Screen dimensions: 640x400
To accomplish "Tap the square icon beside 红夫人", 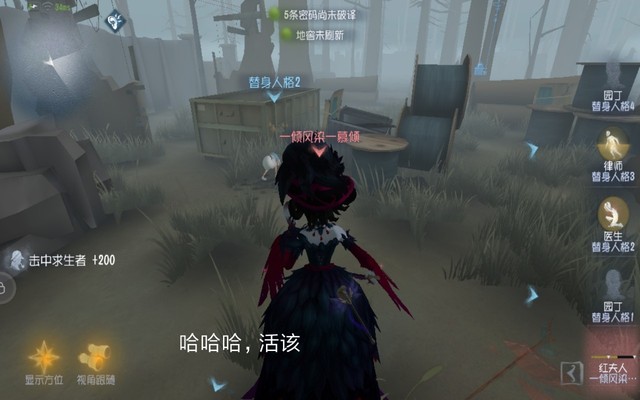I will [573, 371].
